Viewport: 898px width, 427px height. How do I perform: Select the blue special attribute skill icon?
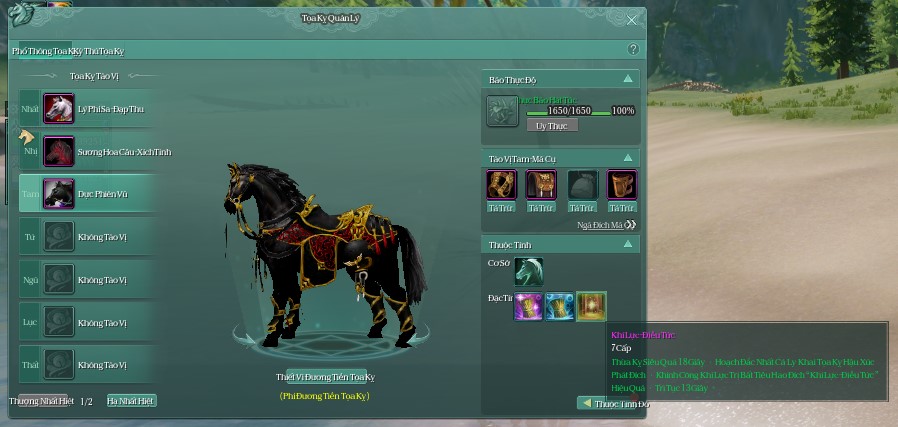click(560, 307)
